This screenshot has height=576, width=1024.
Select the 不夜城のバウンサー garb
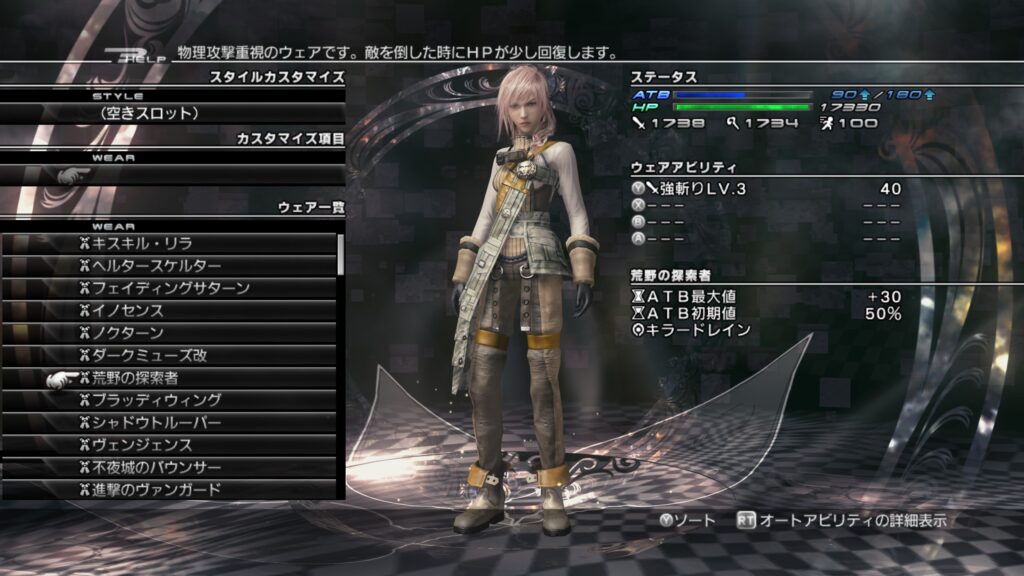(170, 467)
